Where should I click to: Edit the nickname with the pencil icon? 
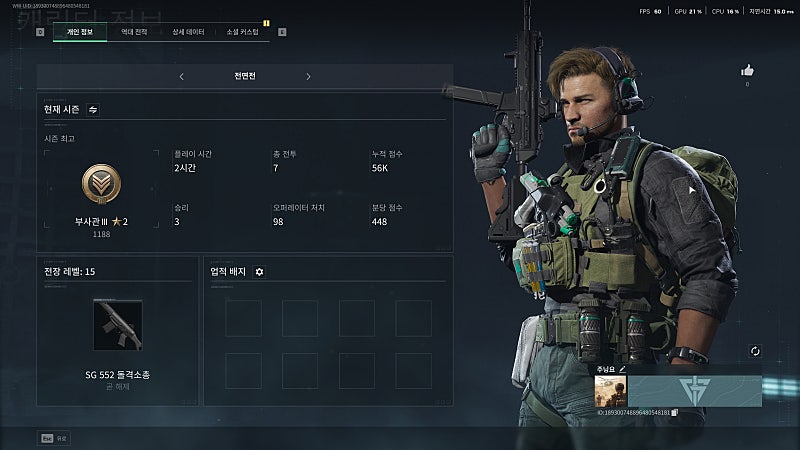click(x=622, y=369)
